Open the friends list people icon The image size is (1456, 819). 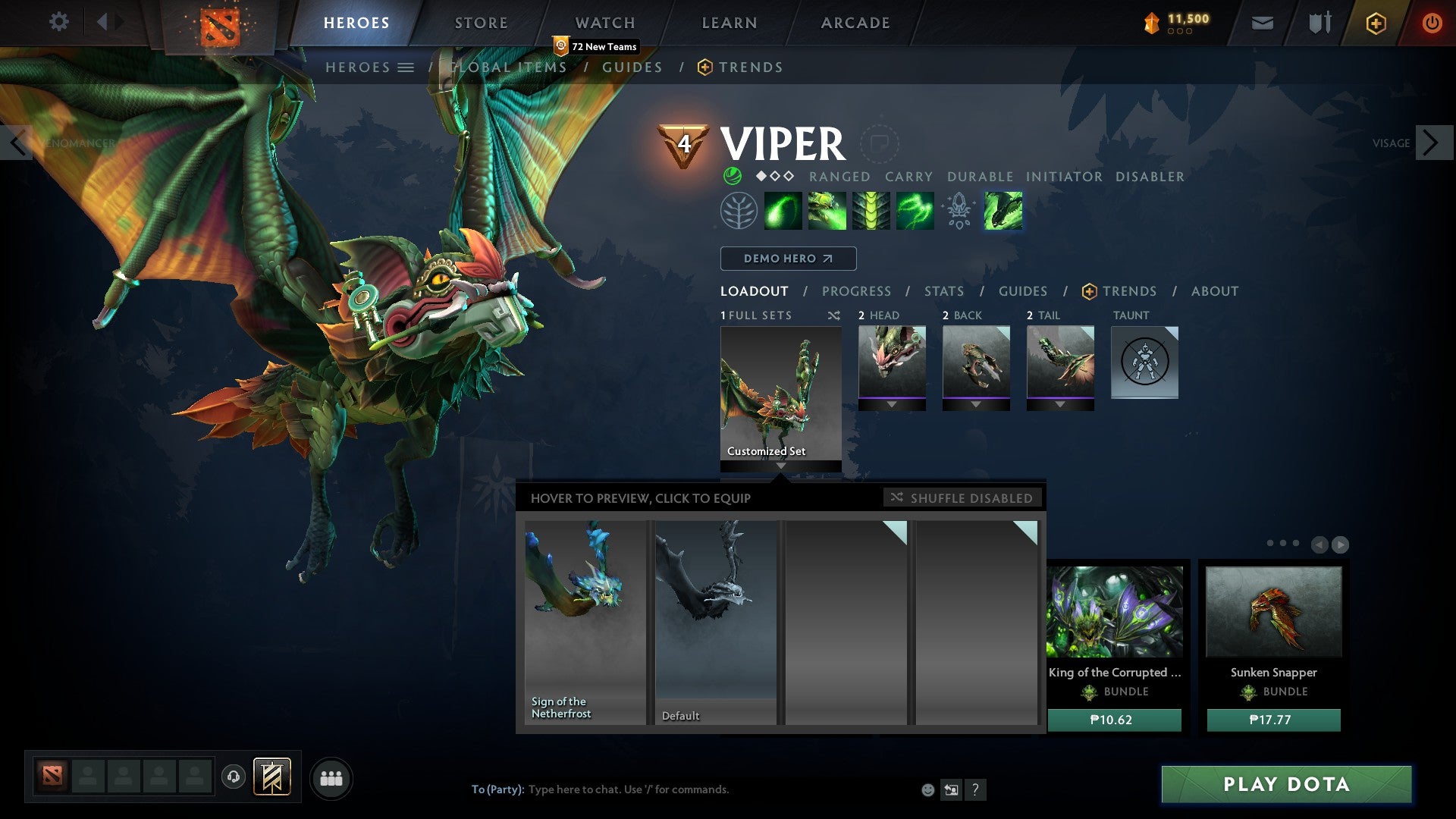(331, 777)
